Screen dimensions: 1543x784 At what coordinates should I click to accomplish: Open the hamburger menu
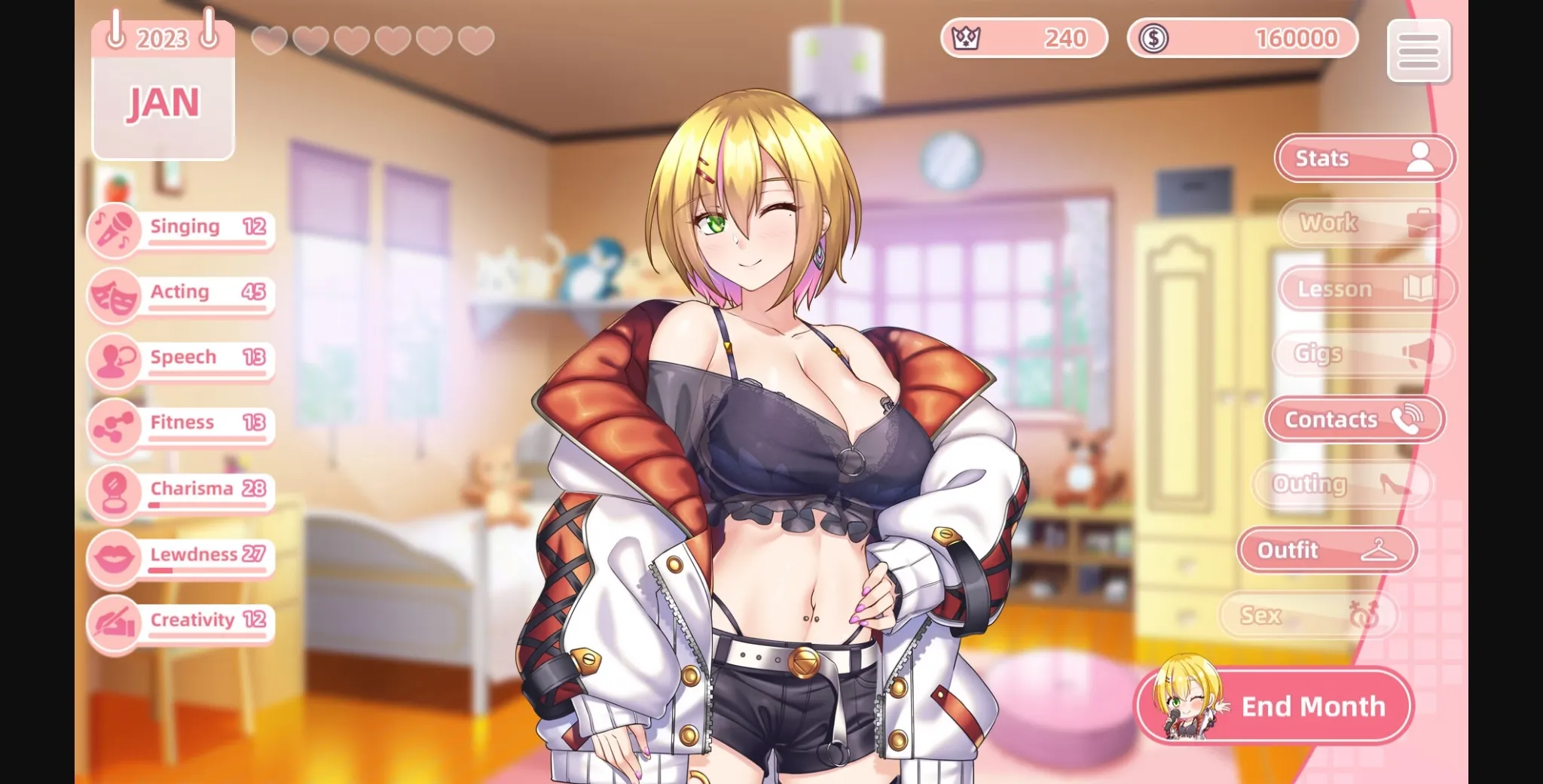pyautogui.click(x=1419, y=51)
